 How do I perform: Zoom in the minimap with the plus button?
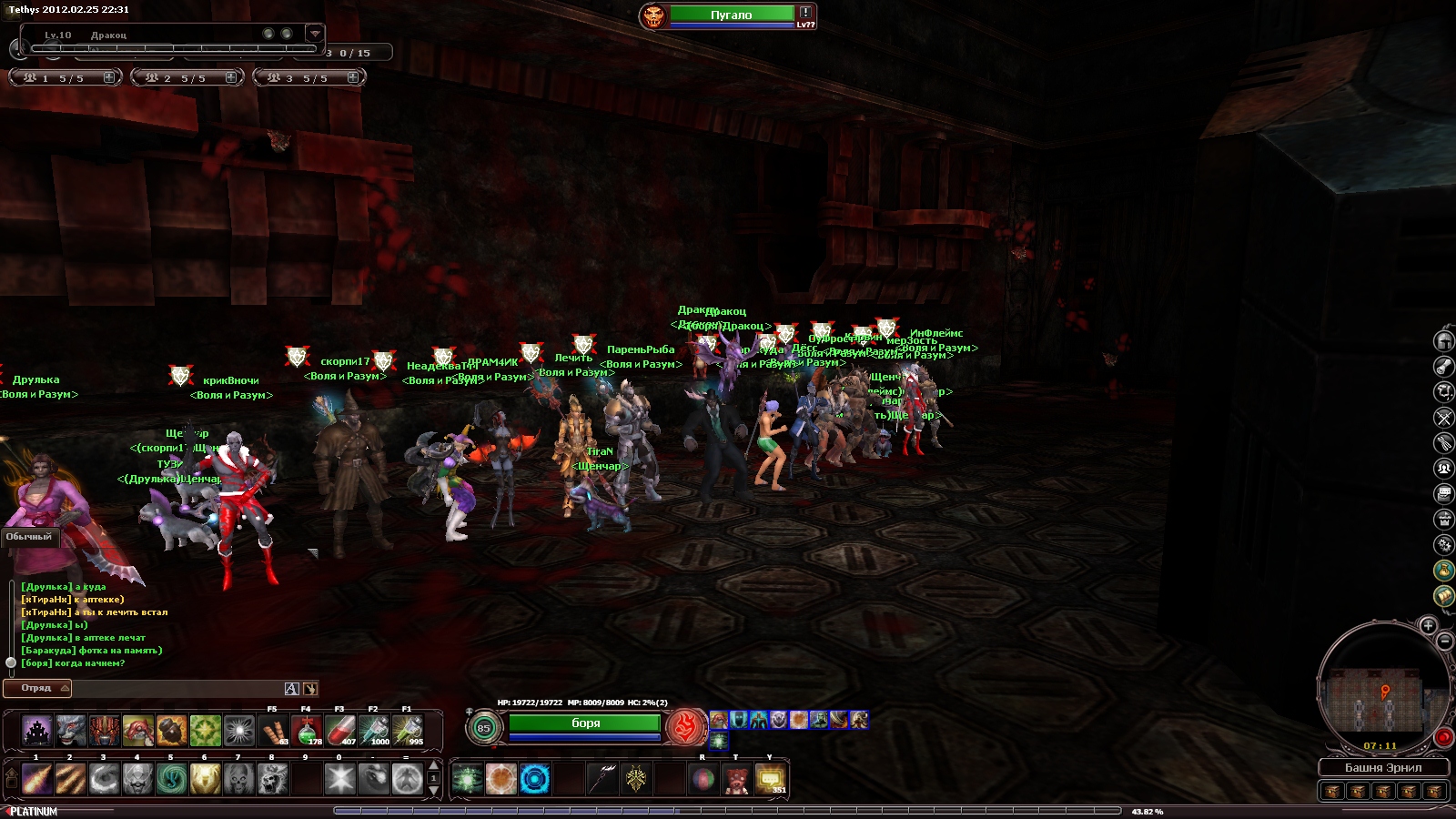pos(1428,625)
